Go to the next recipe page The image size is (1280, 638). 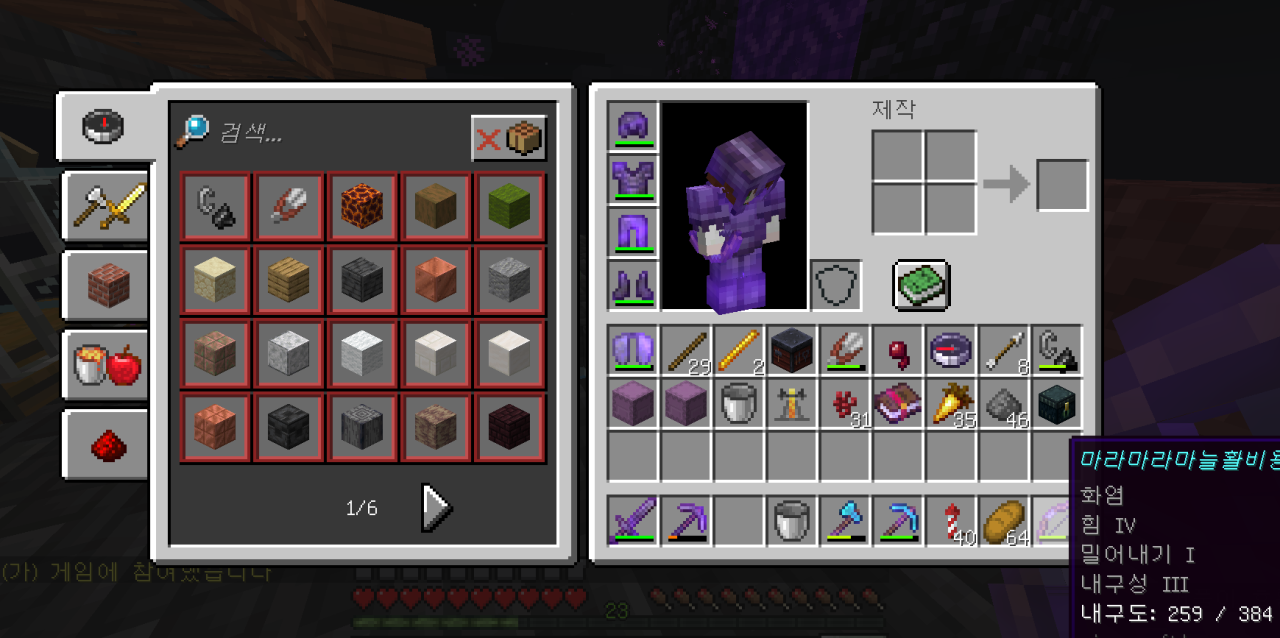(x=436, y=508)
